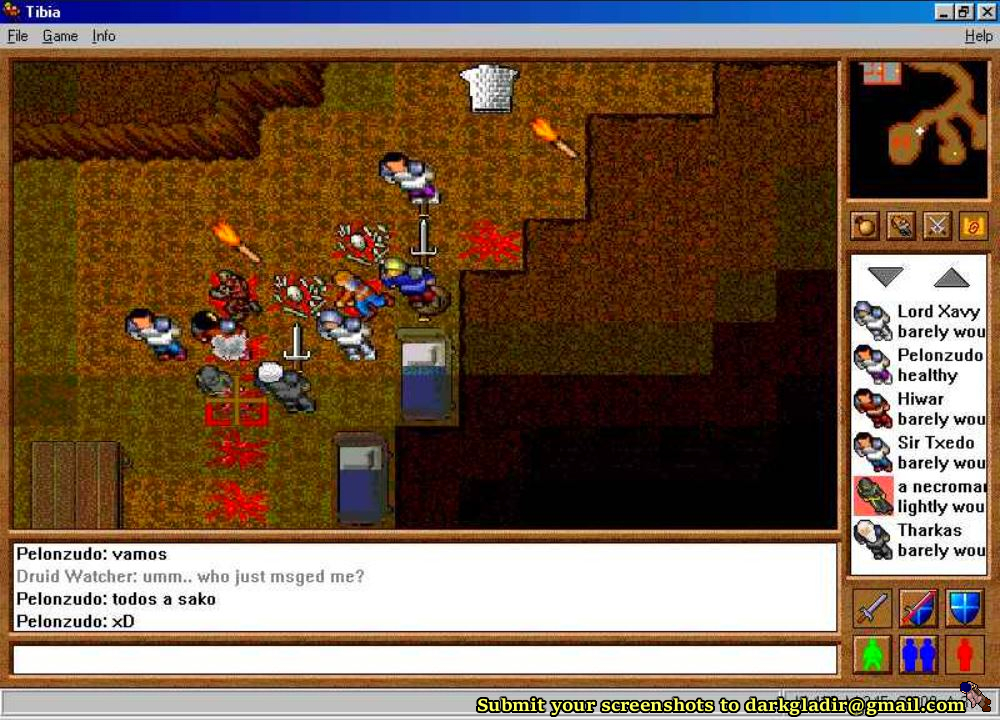Open the Help menu
This screenshot has height=720, width=1000.
pyautogui.click(x=978, y=36)
